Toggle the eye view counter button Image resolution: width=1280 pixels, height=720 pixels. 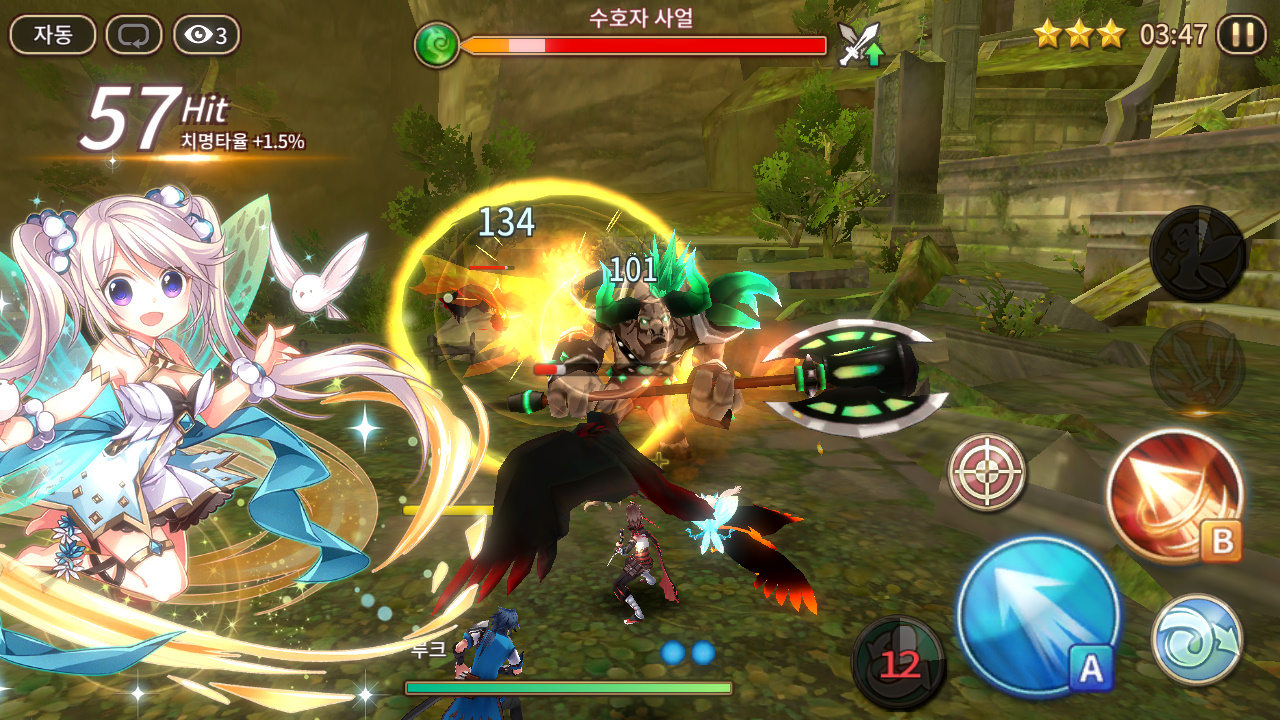(x=207, y=35)
